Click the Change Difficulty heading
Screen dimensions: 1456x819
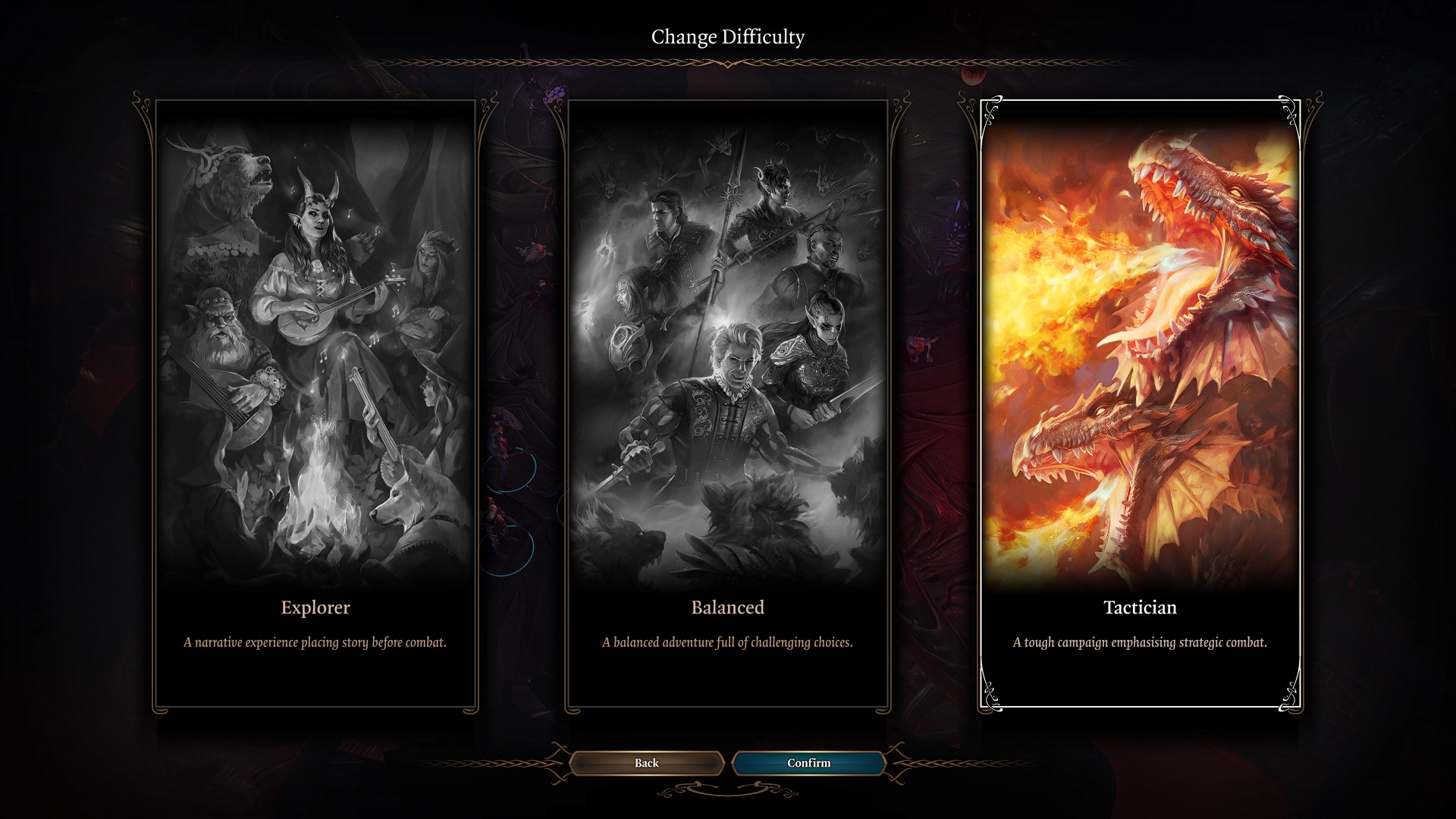click(727, 34)
